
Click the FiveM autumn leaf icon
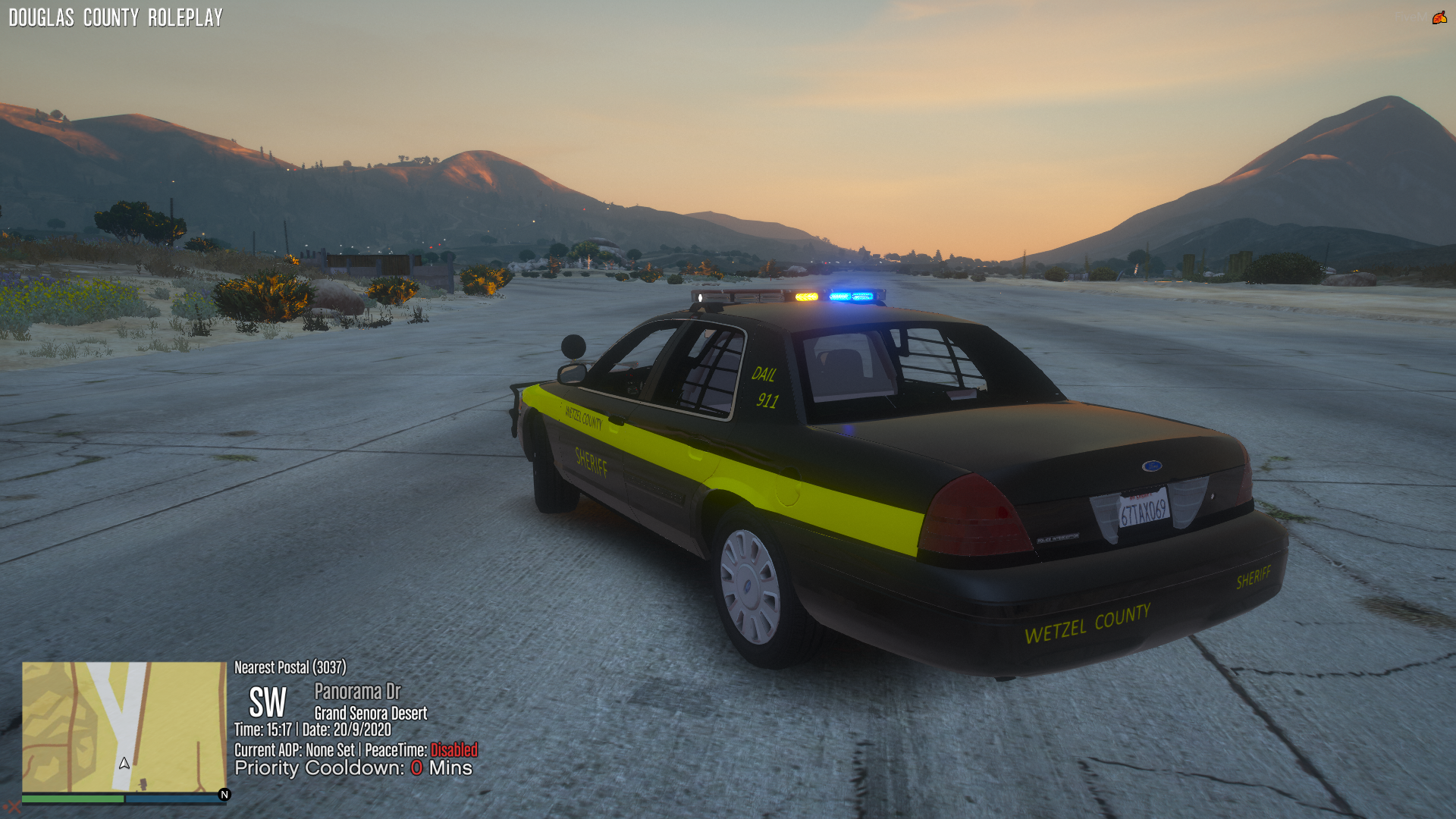[x=1439, y=17]
